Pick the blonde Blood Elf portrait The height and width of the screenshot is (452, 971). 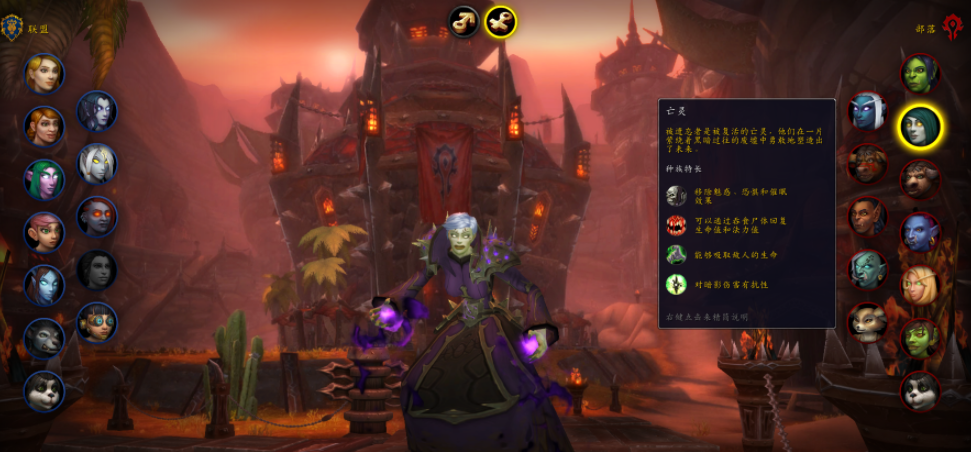920,285
